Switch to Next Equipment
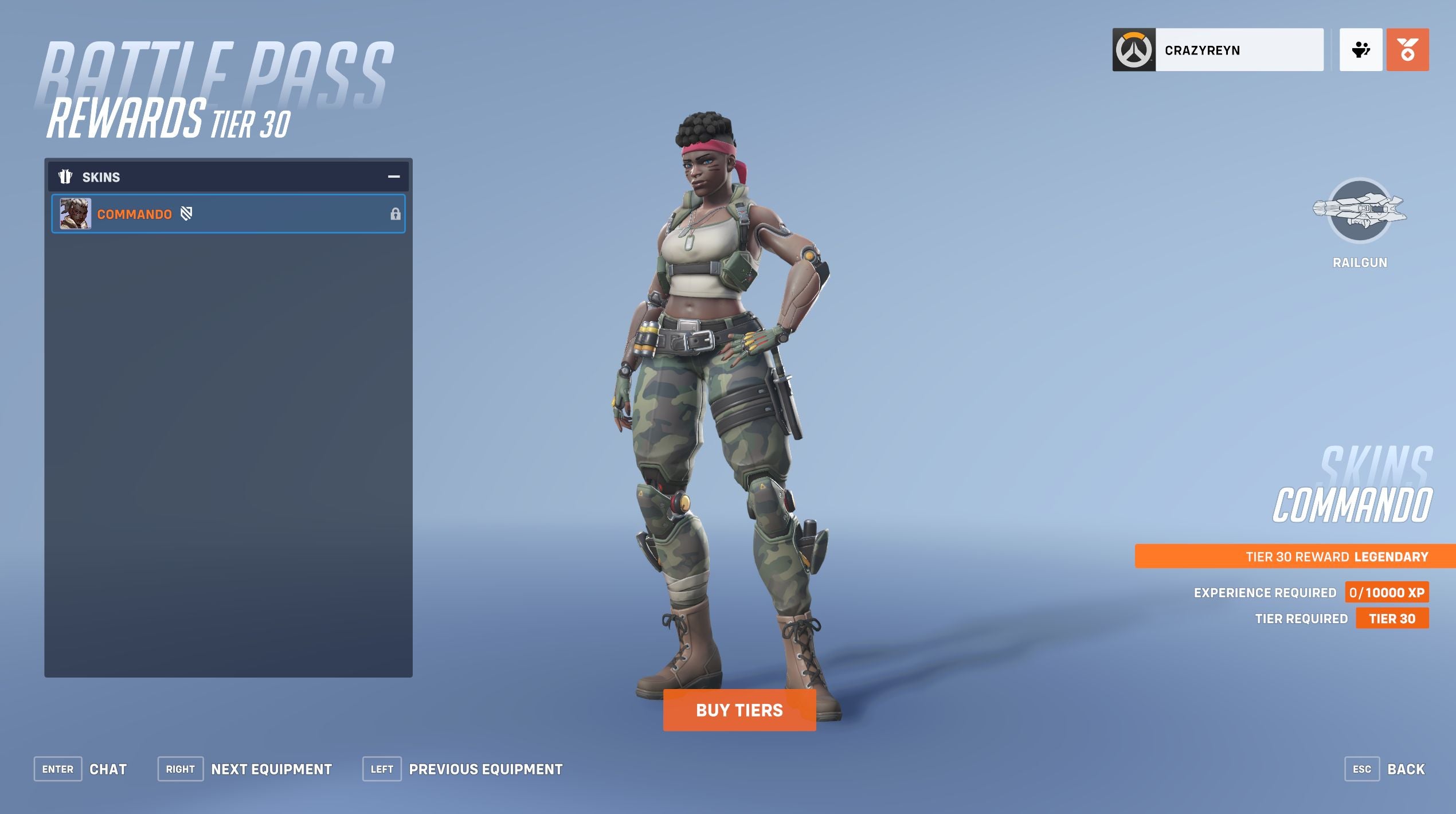The width and height of the screenshot is (1456, 814). [x=272, y=769]
